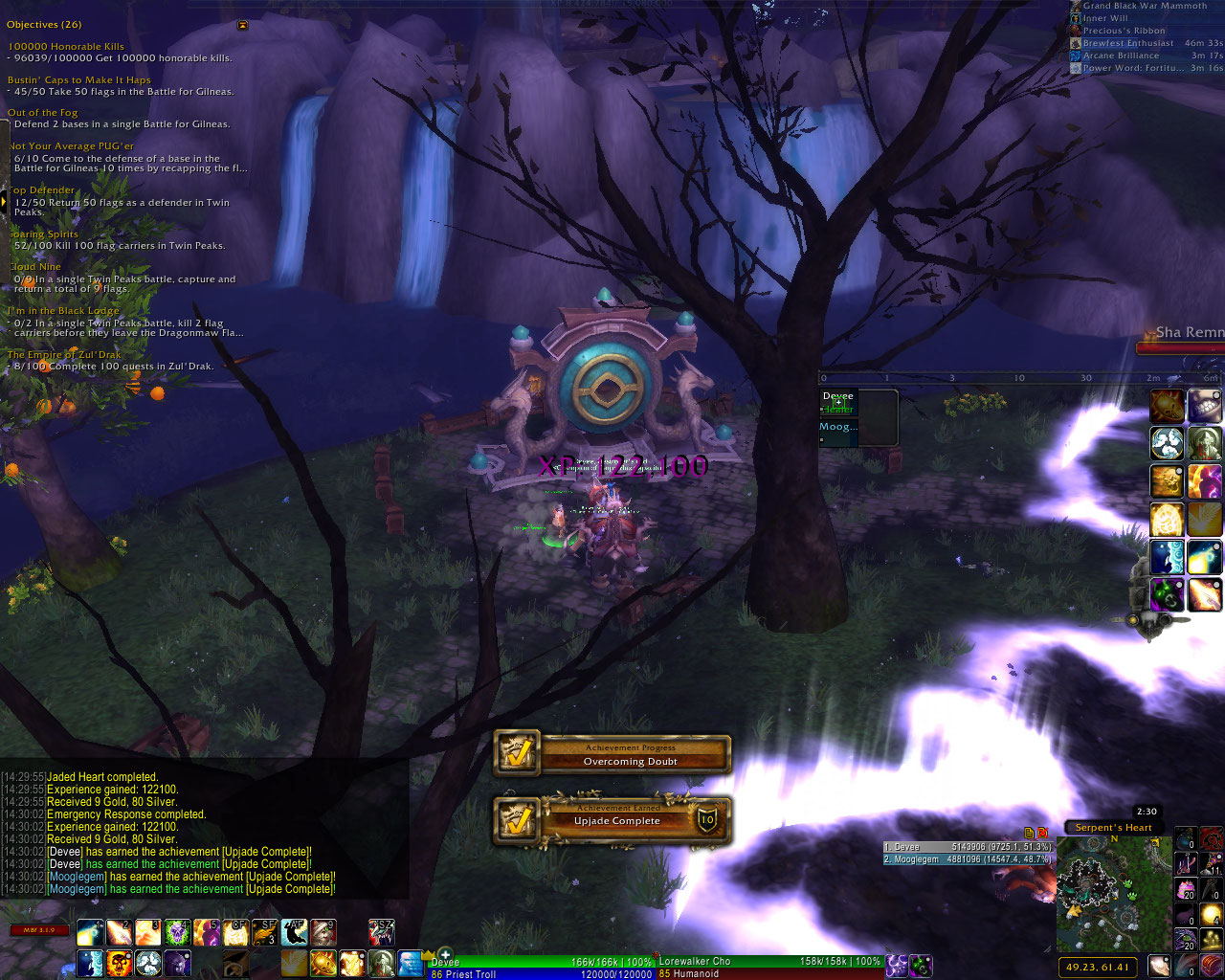The height and width of the screenshot is (980, 1225).
Task: Click the red-crossed page icon above the minimap
Action: [1042, 833]
